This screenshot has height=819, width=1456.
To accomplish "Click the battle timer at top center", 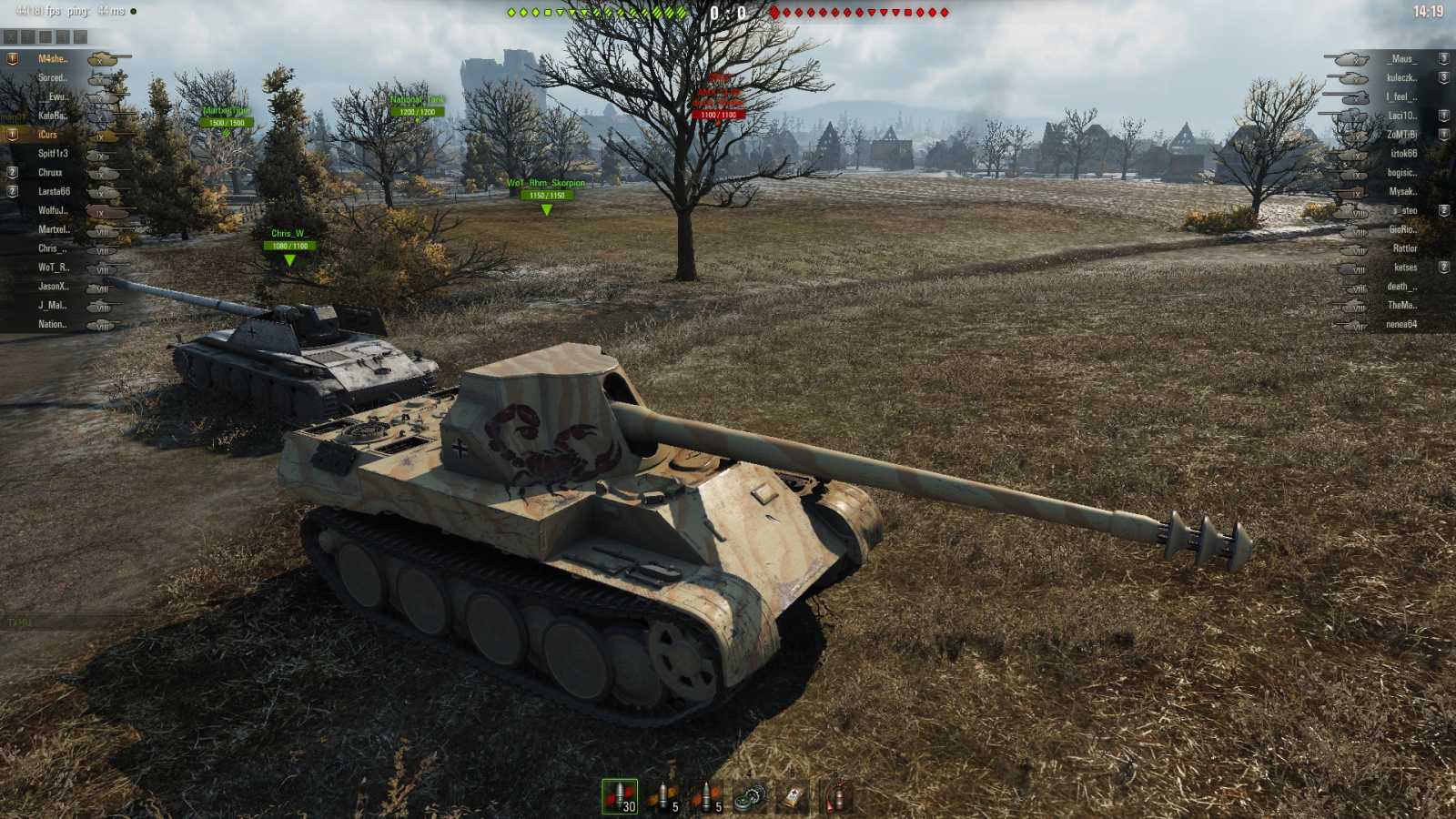I will pos(728,13).
